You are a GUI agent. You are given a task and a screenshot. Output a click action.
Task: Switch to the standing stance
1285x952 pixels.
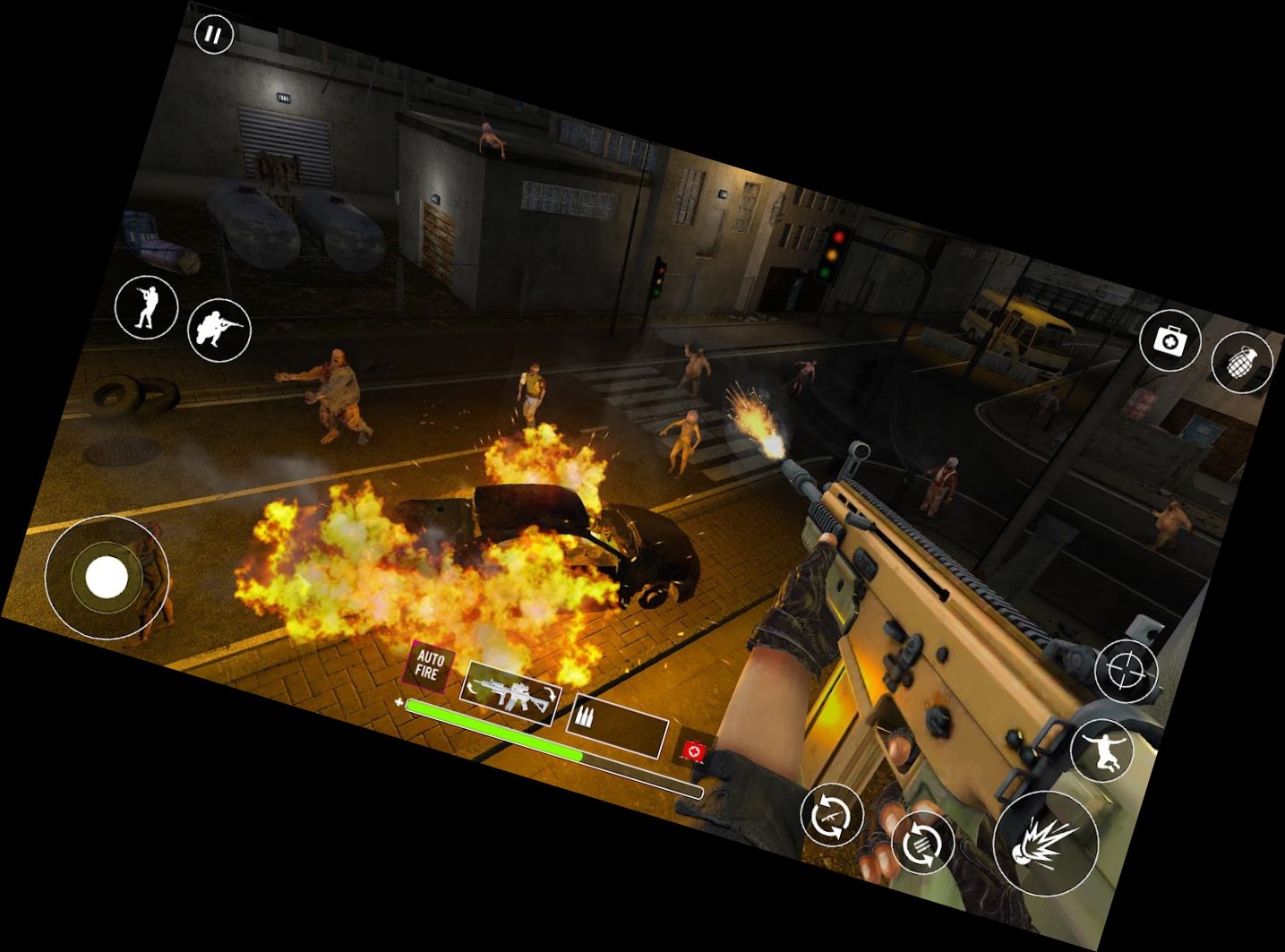[x=146, y=307]
